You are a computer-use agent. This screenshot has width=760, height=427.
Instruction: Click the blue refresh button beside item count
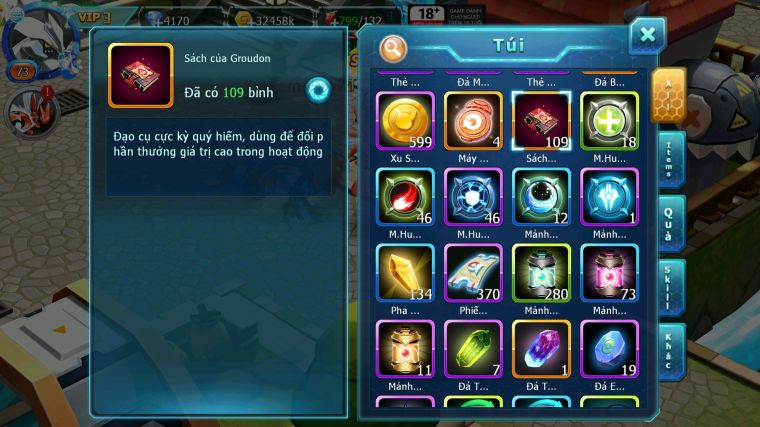(318, 88)
